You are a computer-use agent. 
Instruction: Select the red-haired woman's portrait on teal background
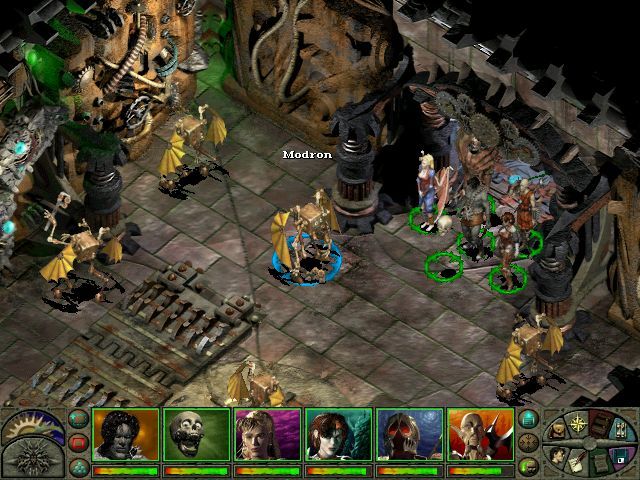coord(338,435)
